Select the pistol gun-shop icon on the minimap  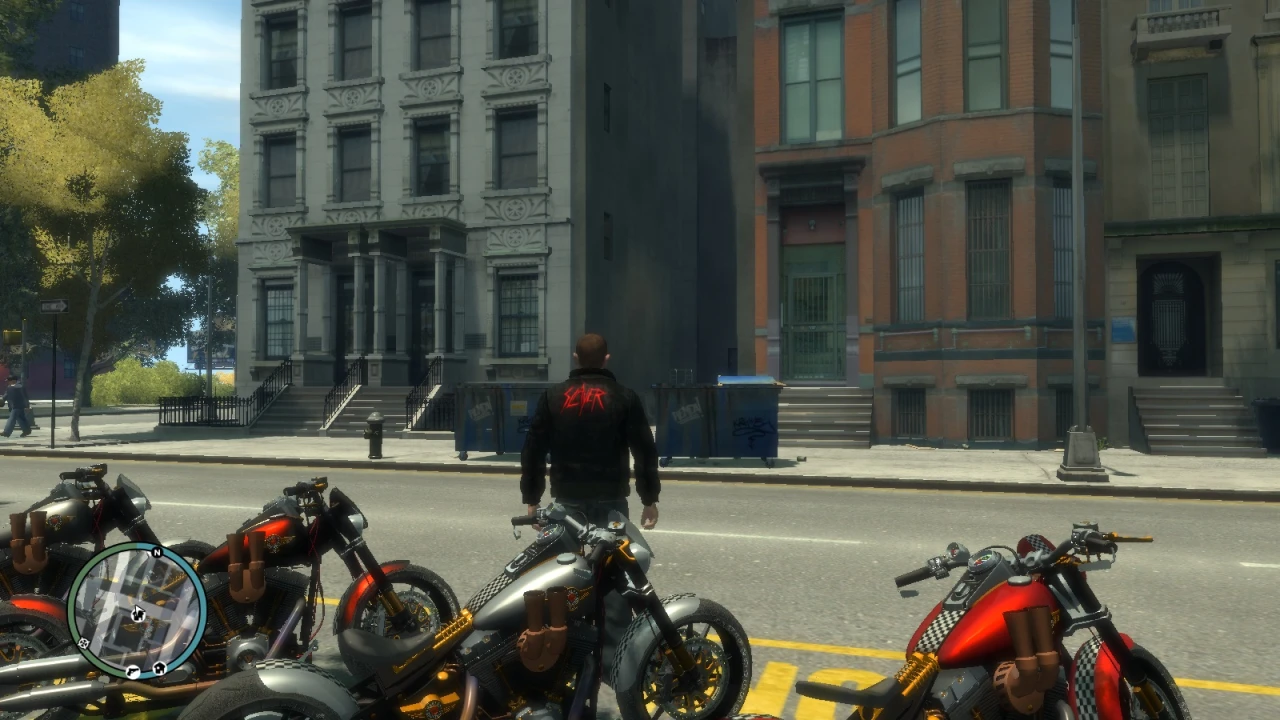pyautogui.click(x=133, y=672)
